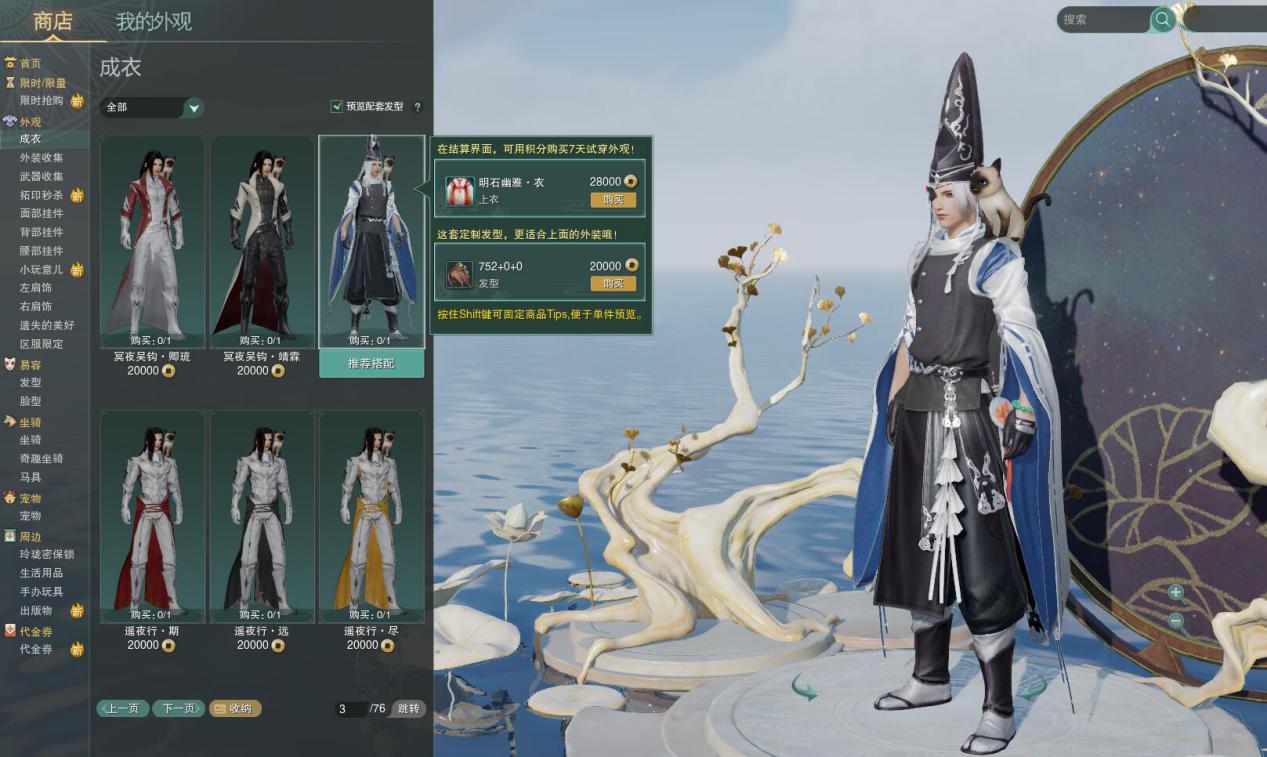1267x757 pixels.
Task: Click the 收纳 button
Action: click(235, 709)
